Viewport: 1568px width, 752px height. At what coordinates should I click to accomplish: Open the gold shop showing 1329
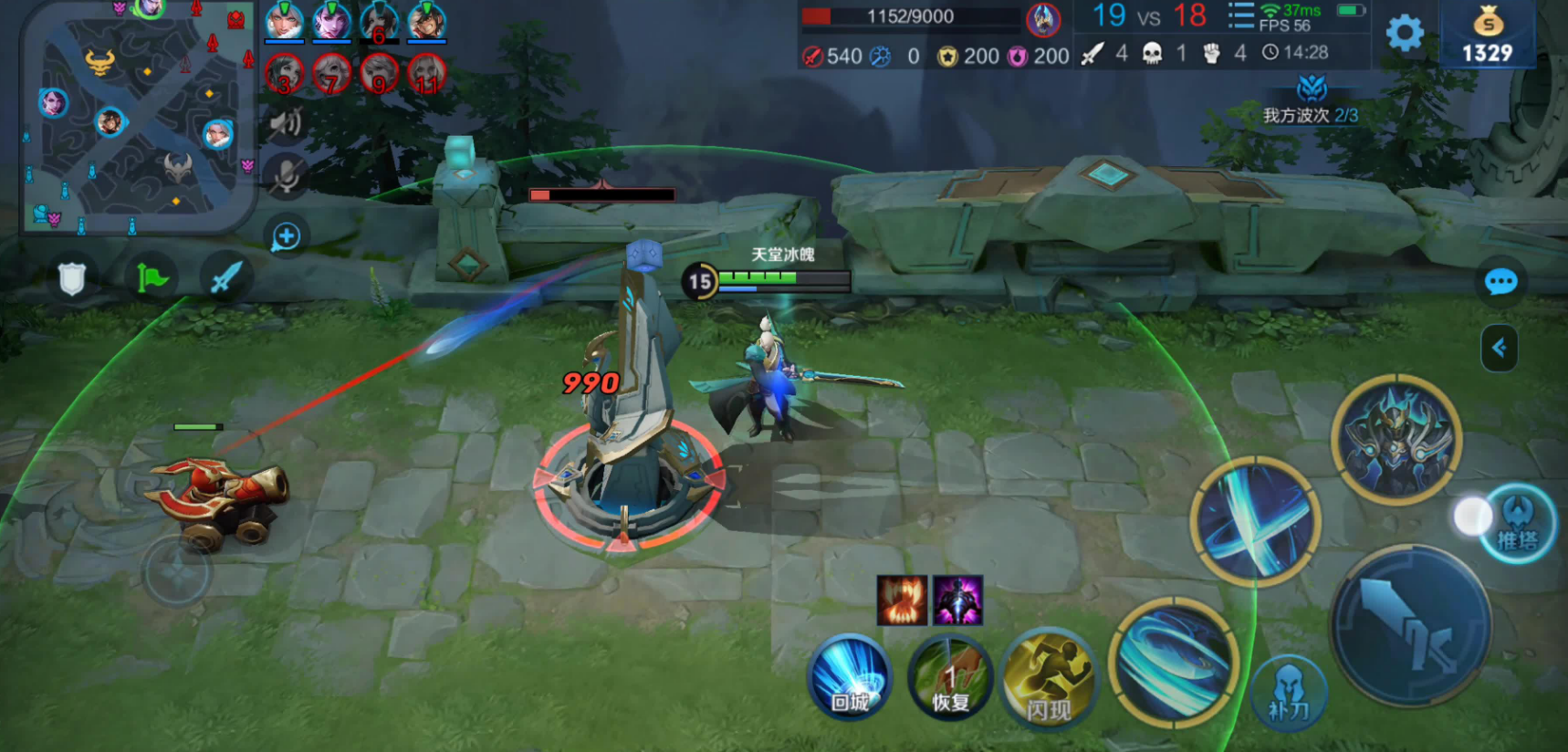1487,35
